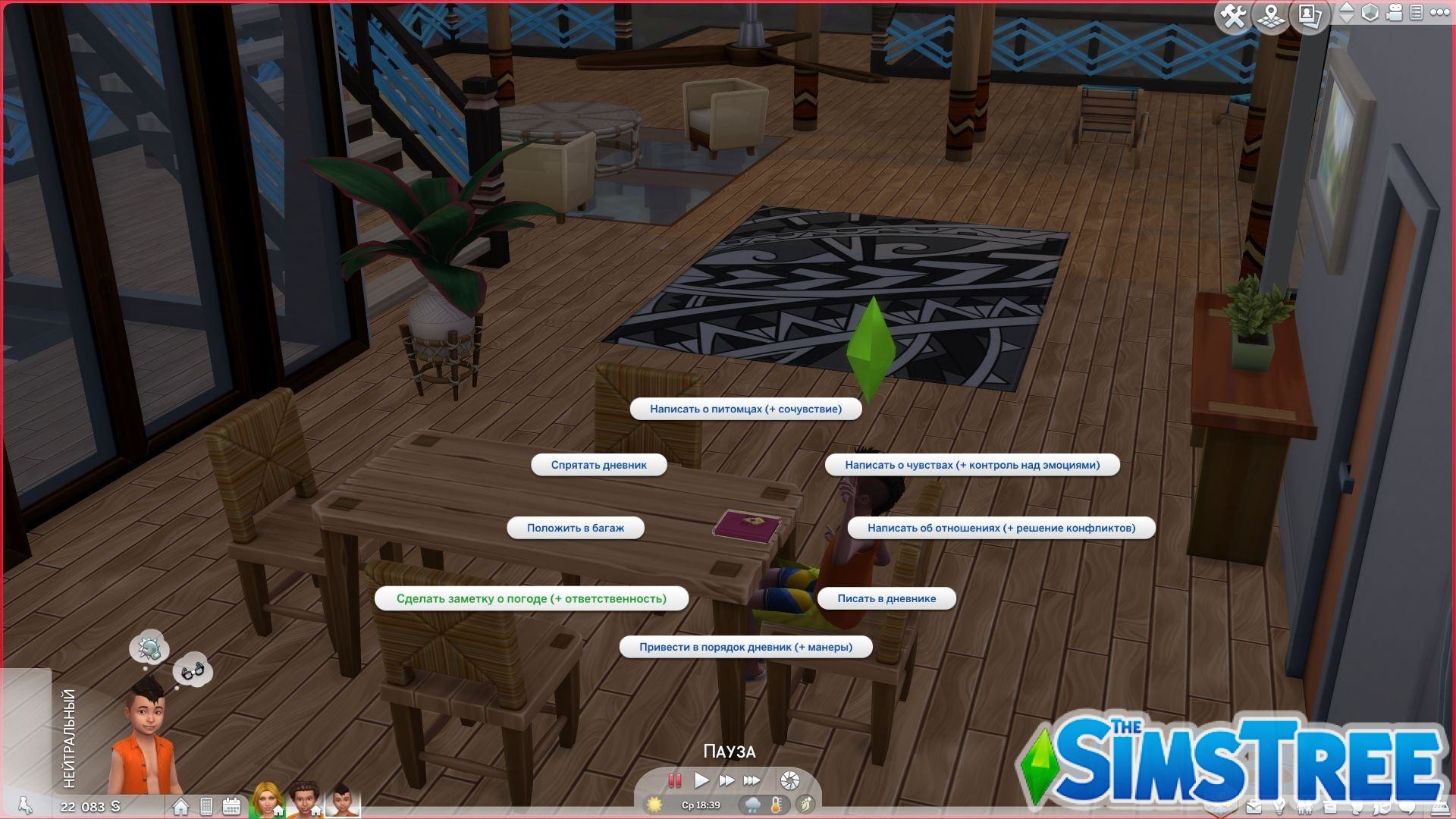Open the game options with the '...' button

(1439, 13)
